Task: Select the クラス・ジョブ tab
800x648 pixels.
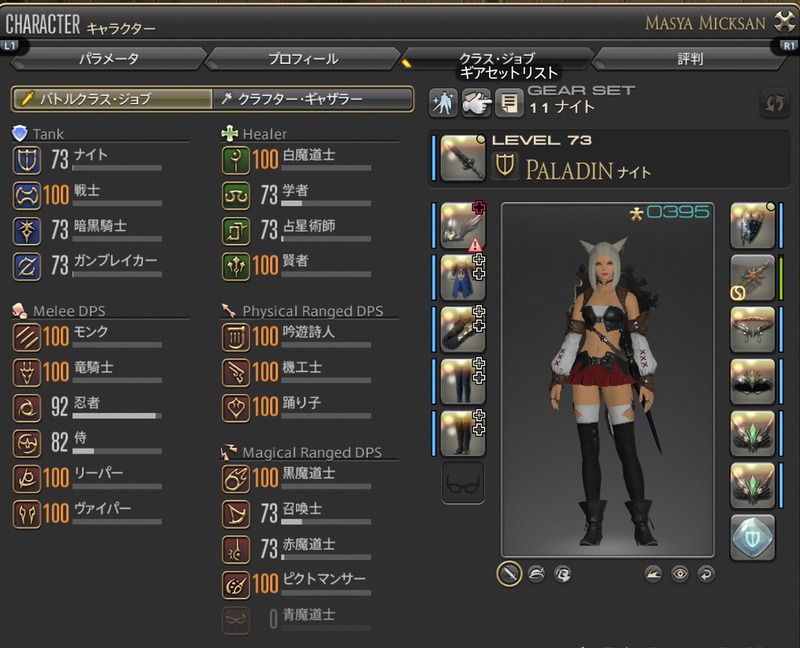Action: [x=497, y=59]
